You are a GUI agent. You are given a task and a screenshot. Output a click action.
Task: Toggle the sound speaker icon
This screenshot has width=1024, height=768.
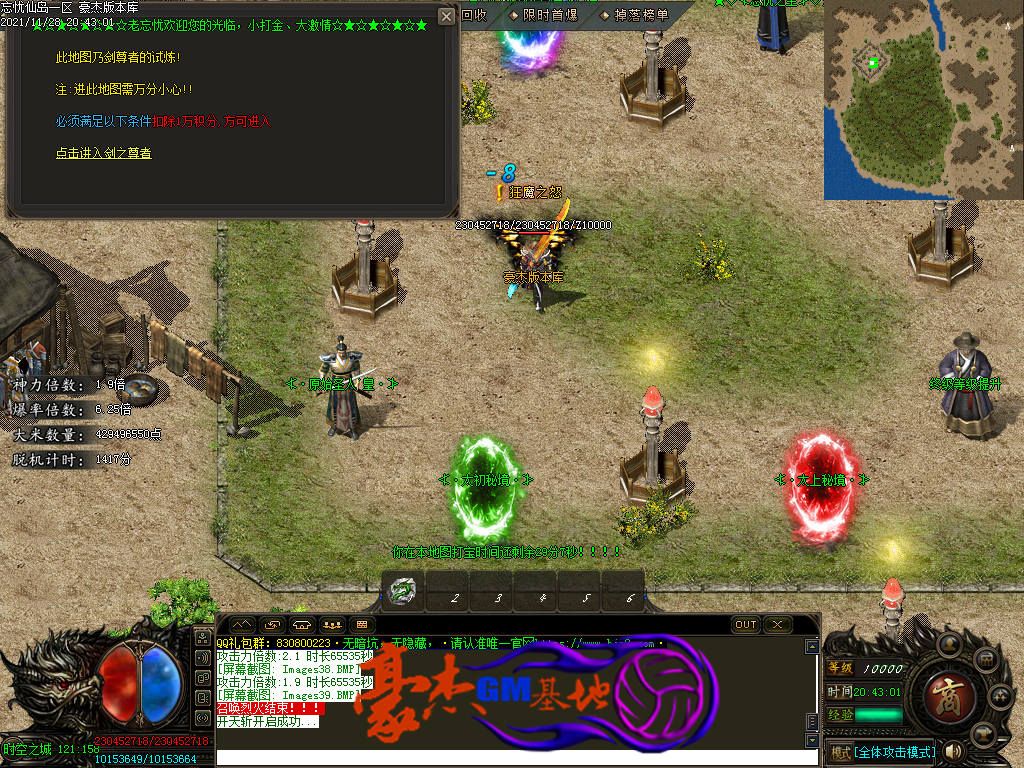click(953, 751)
